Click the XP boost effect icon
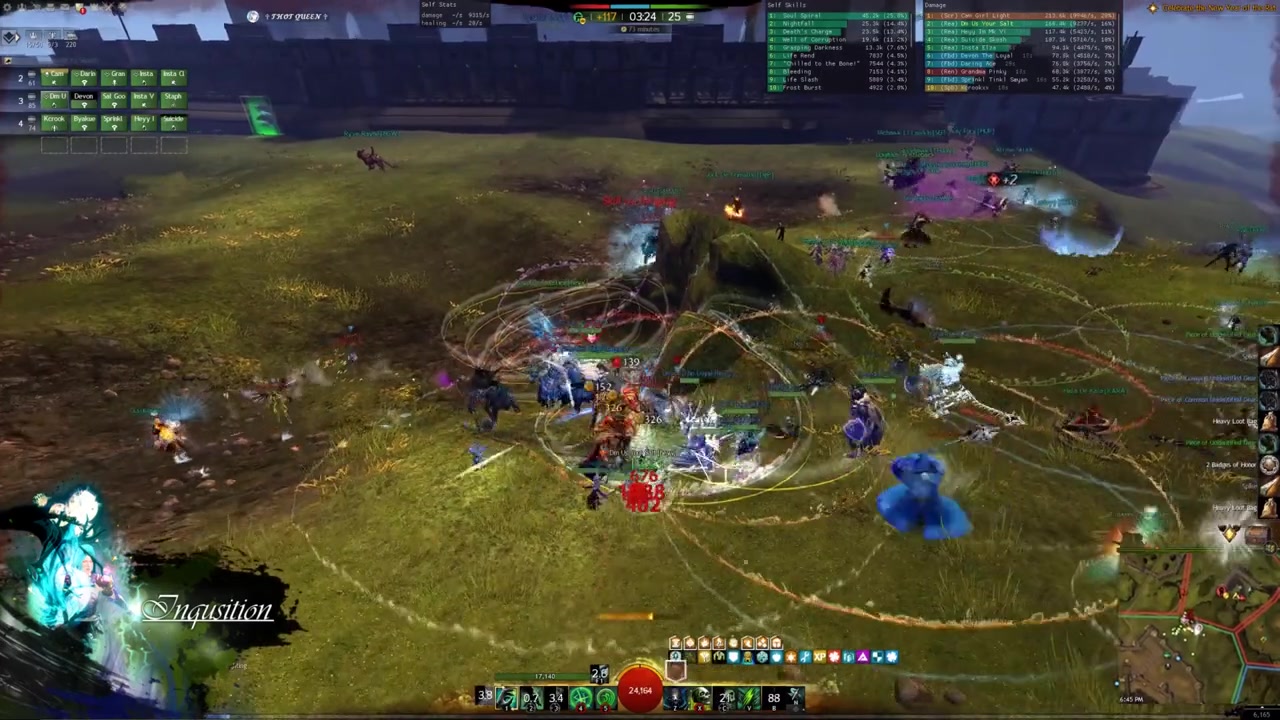Screen dimensions: 1280x720 pyautogui.click(x=819, y=657)
